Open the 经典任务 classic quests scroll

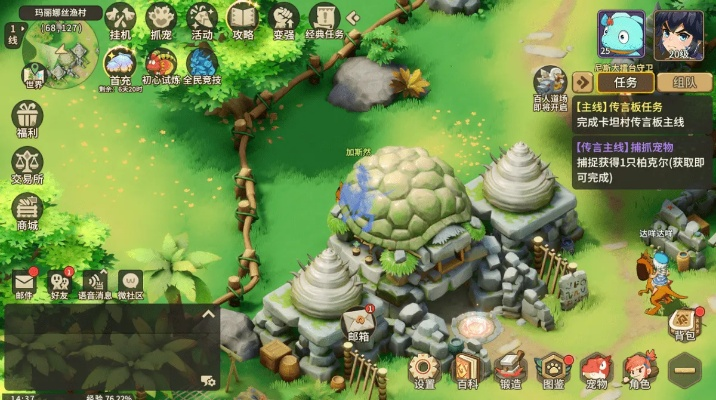[x=323, y=19]
